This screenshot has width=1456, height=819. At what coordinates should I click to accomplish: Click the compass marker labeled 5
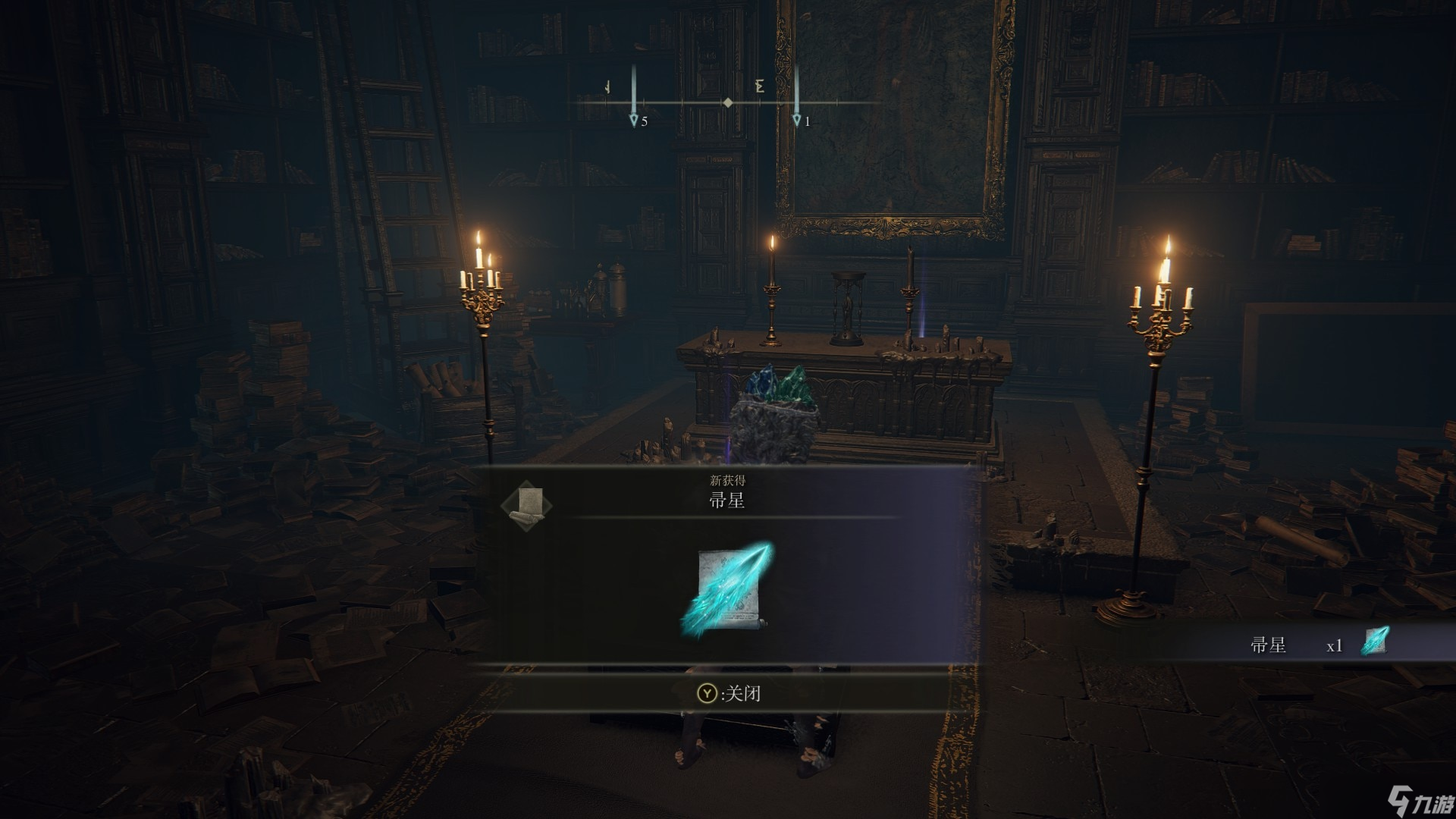point(634,120)
